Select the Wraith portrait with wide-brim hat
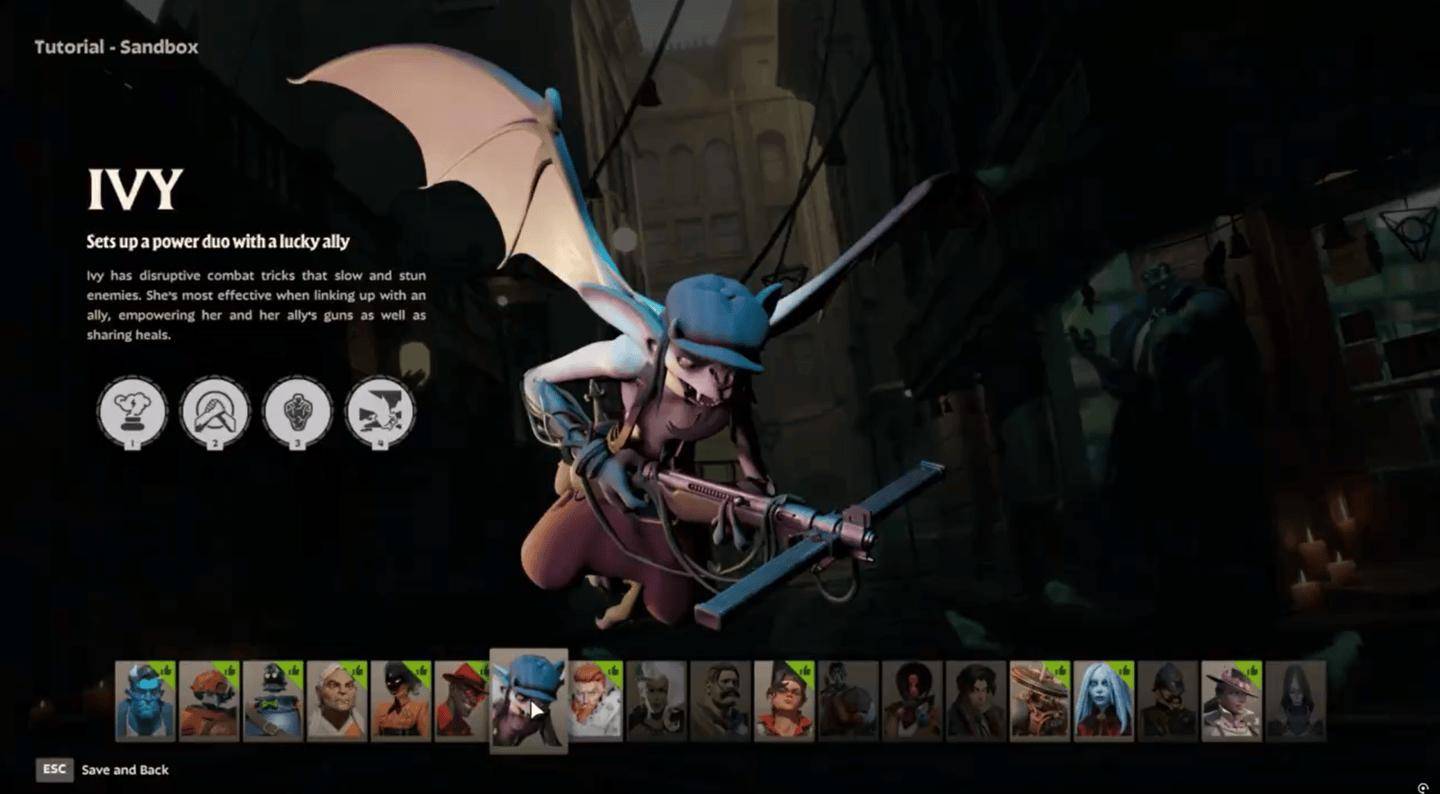This screenshot has height=794, width=1440. click(1232, 700)
